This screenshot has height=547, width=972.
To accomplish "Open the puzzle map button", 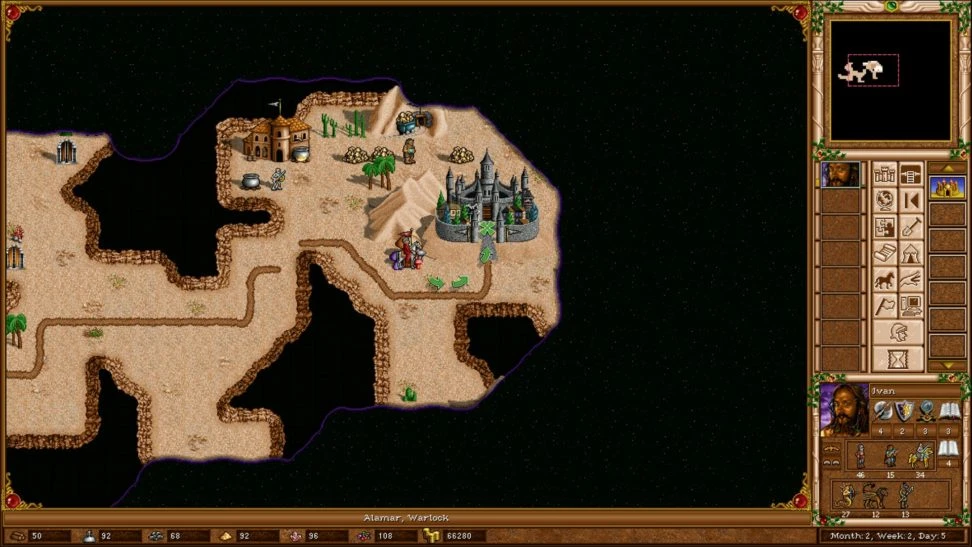I will [885, 227].
